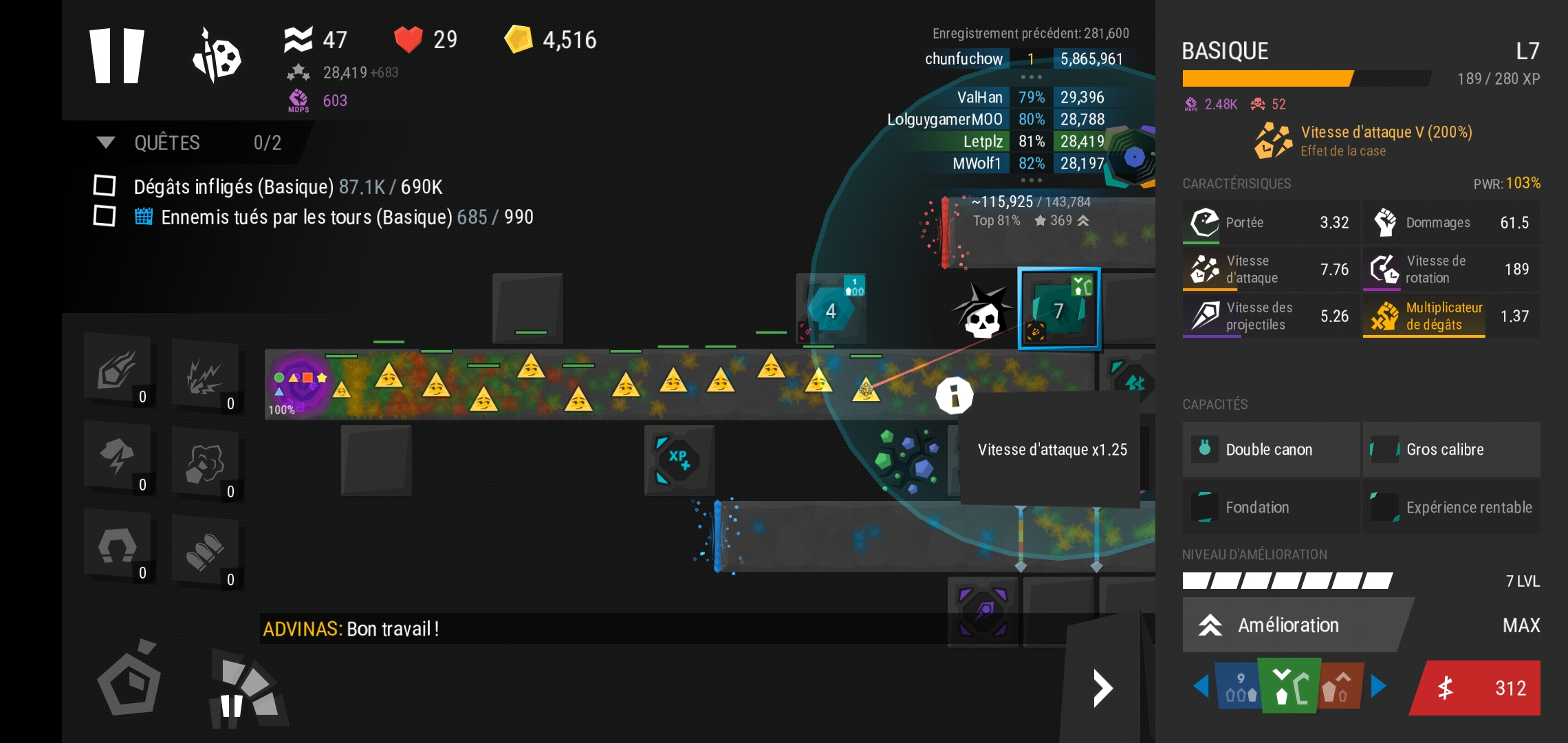Sell the tower for 312
The width and height of the screenshot is (1568, 743).
tap(1475, 688)
